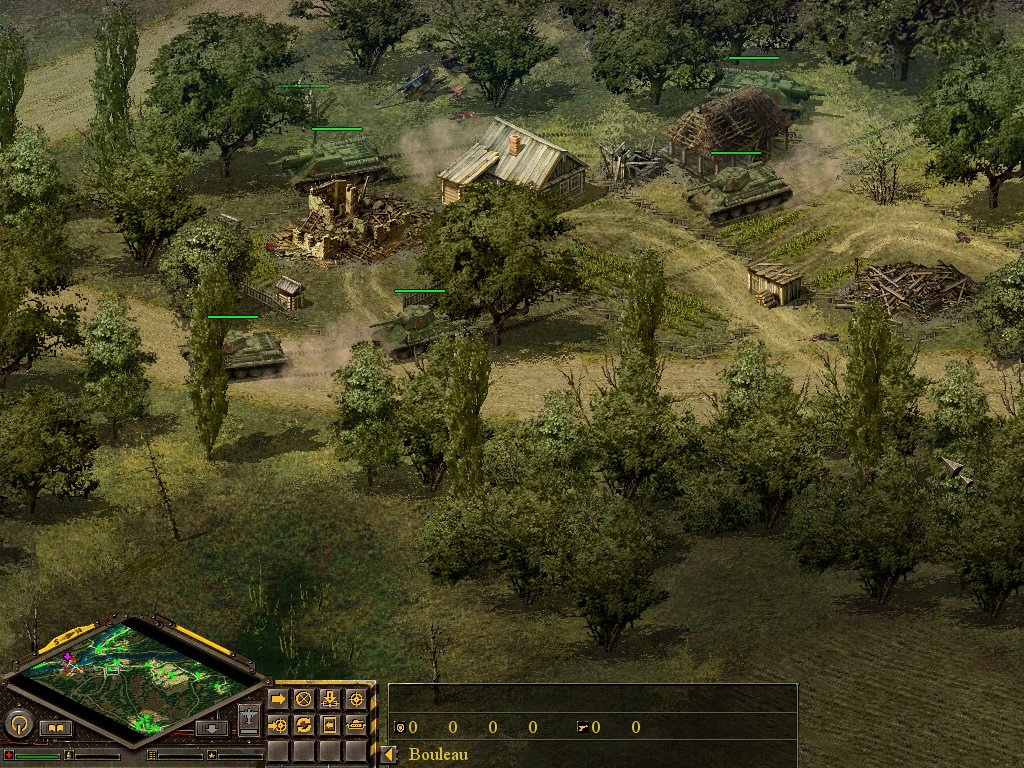Click the grey down-arrow button under the minimap
The height and width of the screenshot is (768, 1024).
tap(211, 728)
